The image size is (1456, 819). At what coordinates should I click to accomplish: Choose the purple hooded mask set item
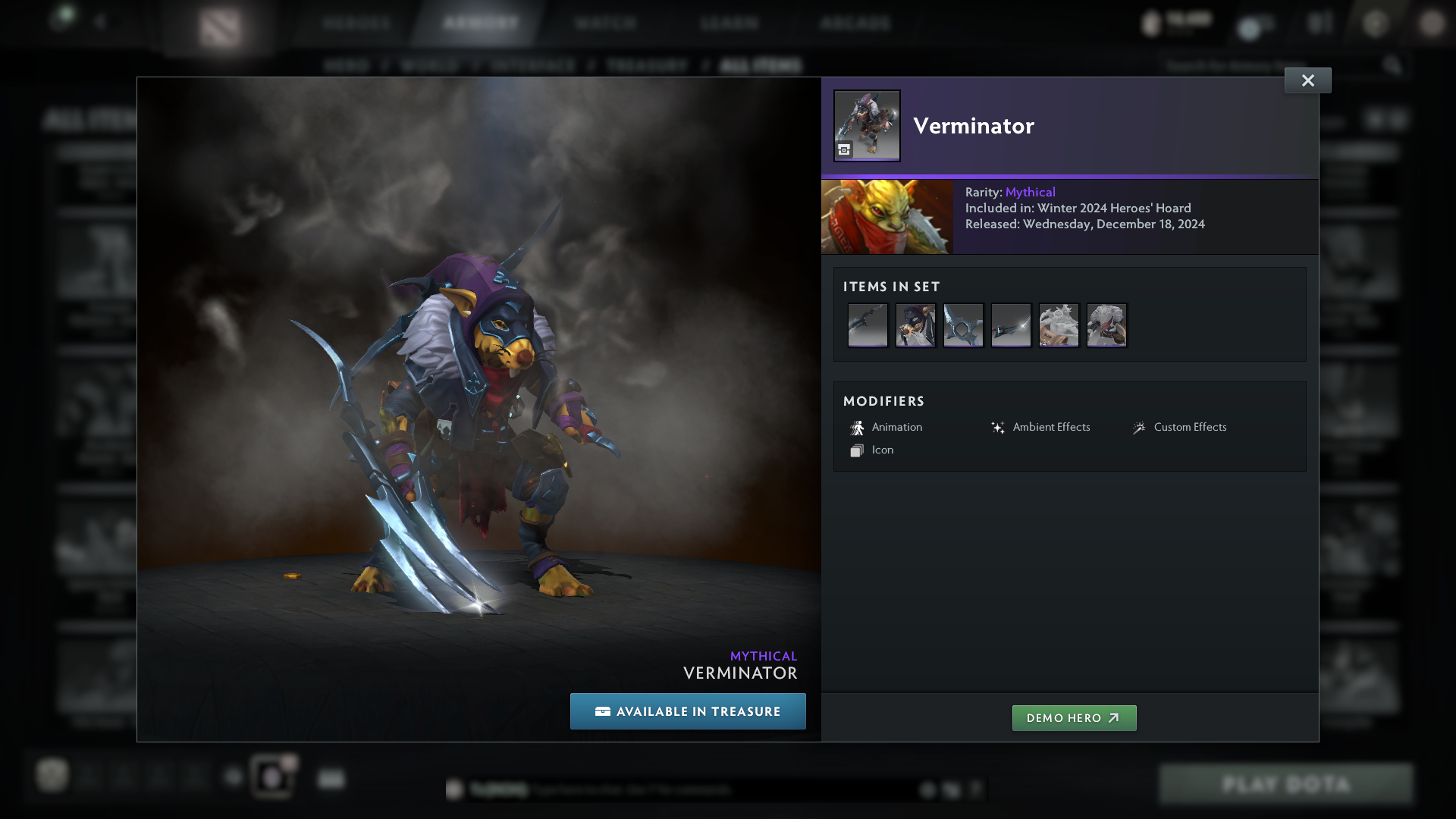click(x=915, y=325)
